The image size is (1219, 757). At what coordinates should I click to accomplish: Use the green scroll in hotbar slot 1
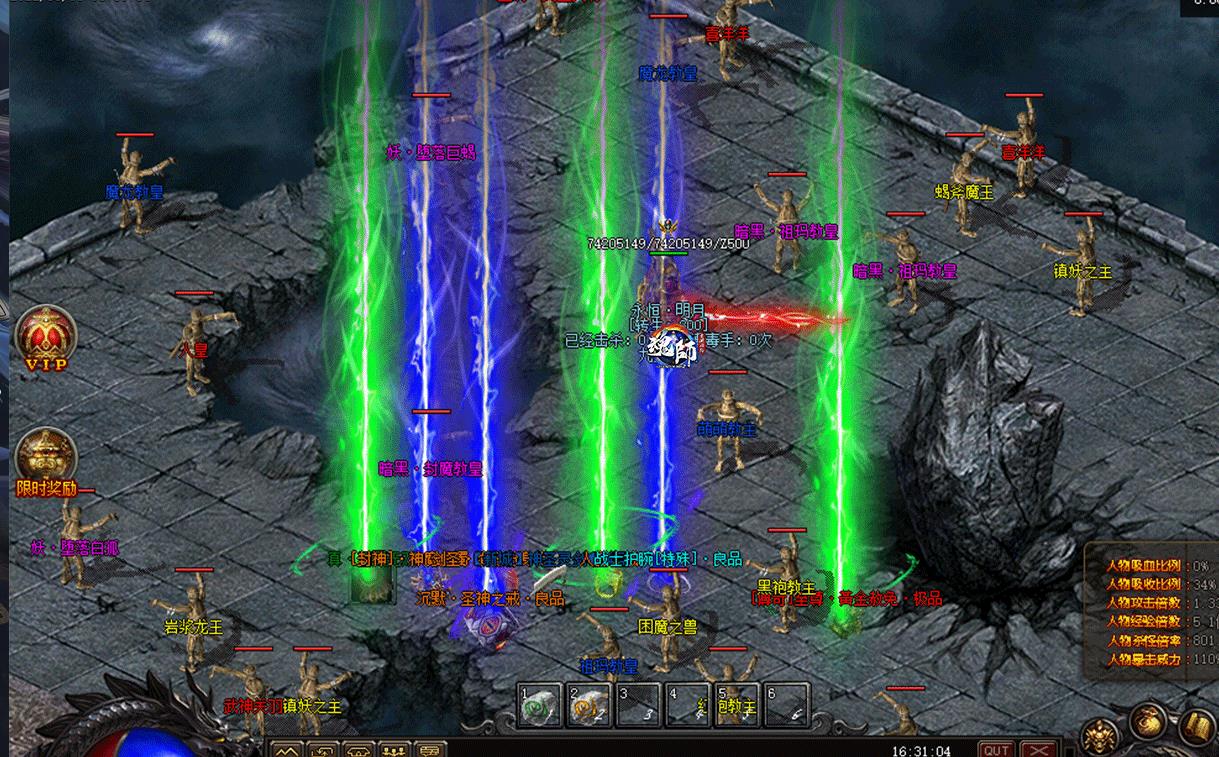coord(540,706)
